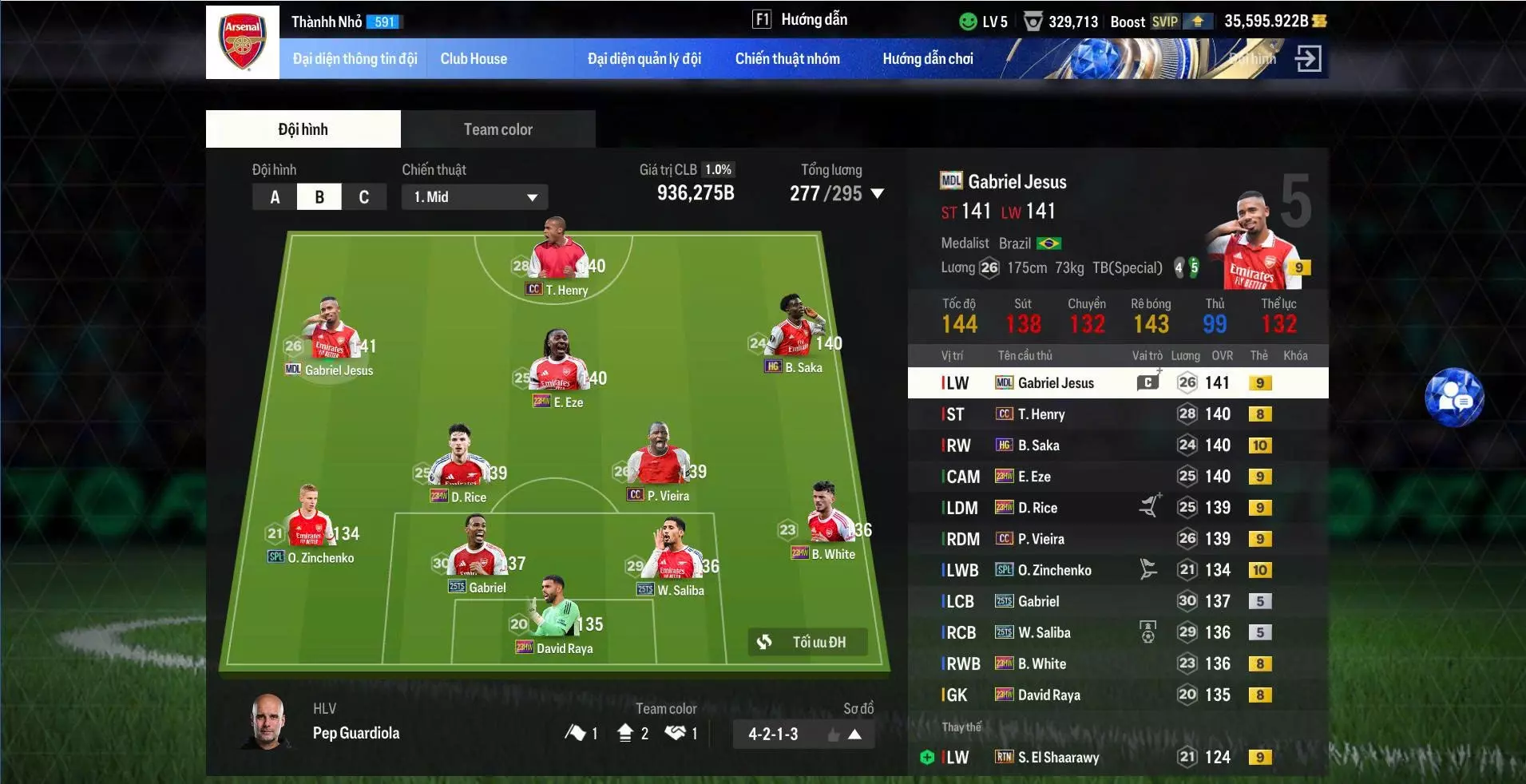Image resolution: width=1526 pixels, height=784 pixels.
Task: Toggle the lock badge on Gabriel Jesus row
Action: (1260, 382)
